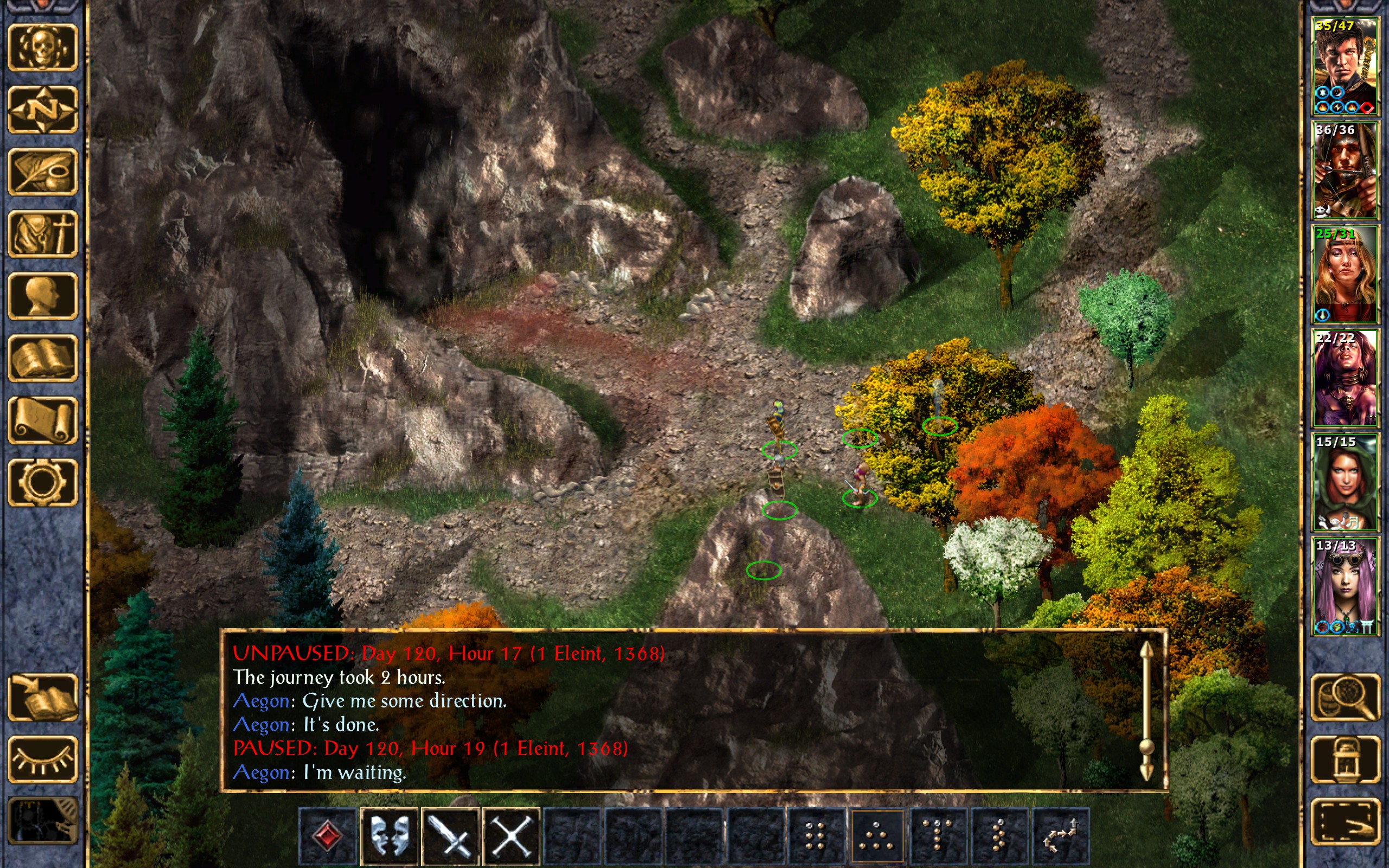Open the journal quill icon
The image size is (1389, 868).
pos(42,171)
